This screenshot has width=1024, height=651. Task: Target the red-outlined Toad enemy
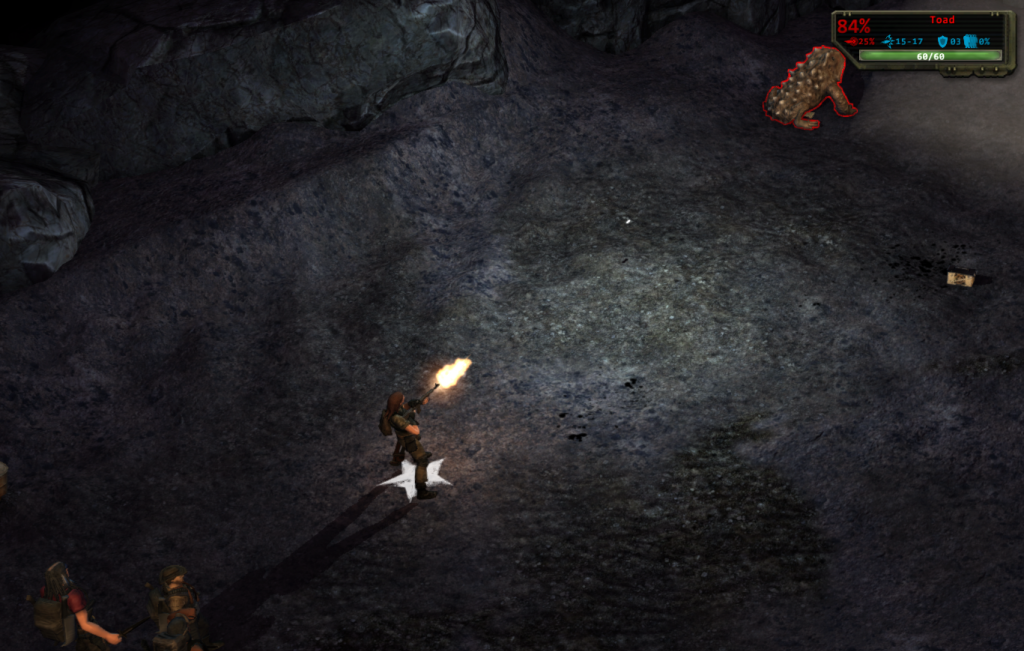tap(810, 88)
